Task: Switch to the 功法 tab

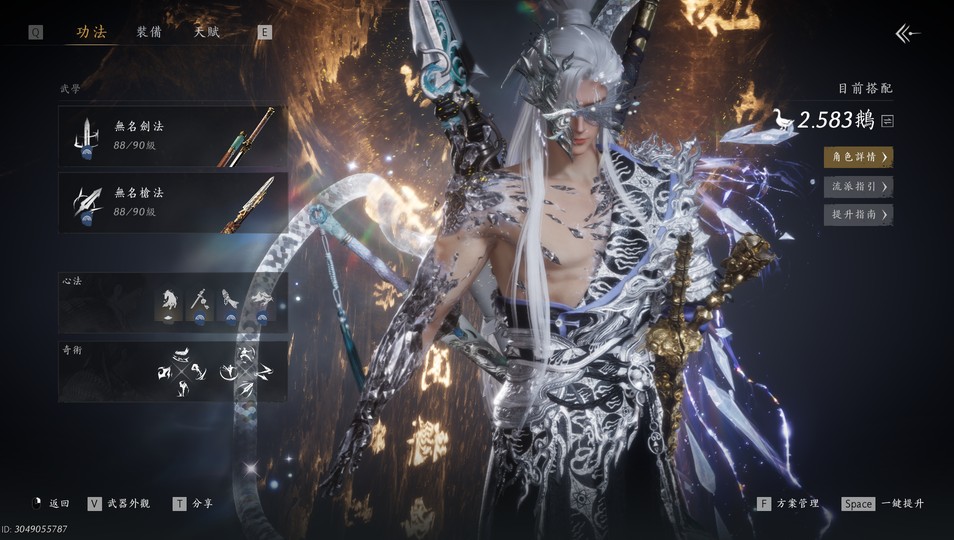Action: tap(91, 32)
